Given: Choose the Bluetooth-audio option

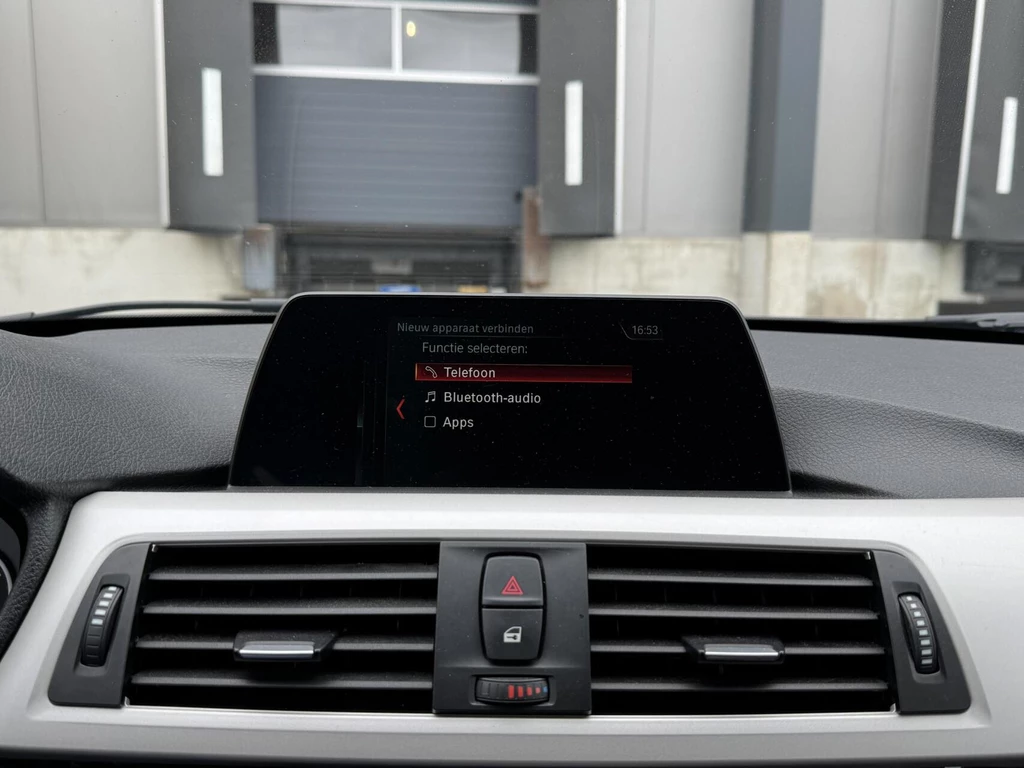Looking at the screenshot, I should [491, 398].
